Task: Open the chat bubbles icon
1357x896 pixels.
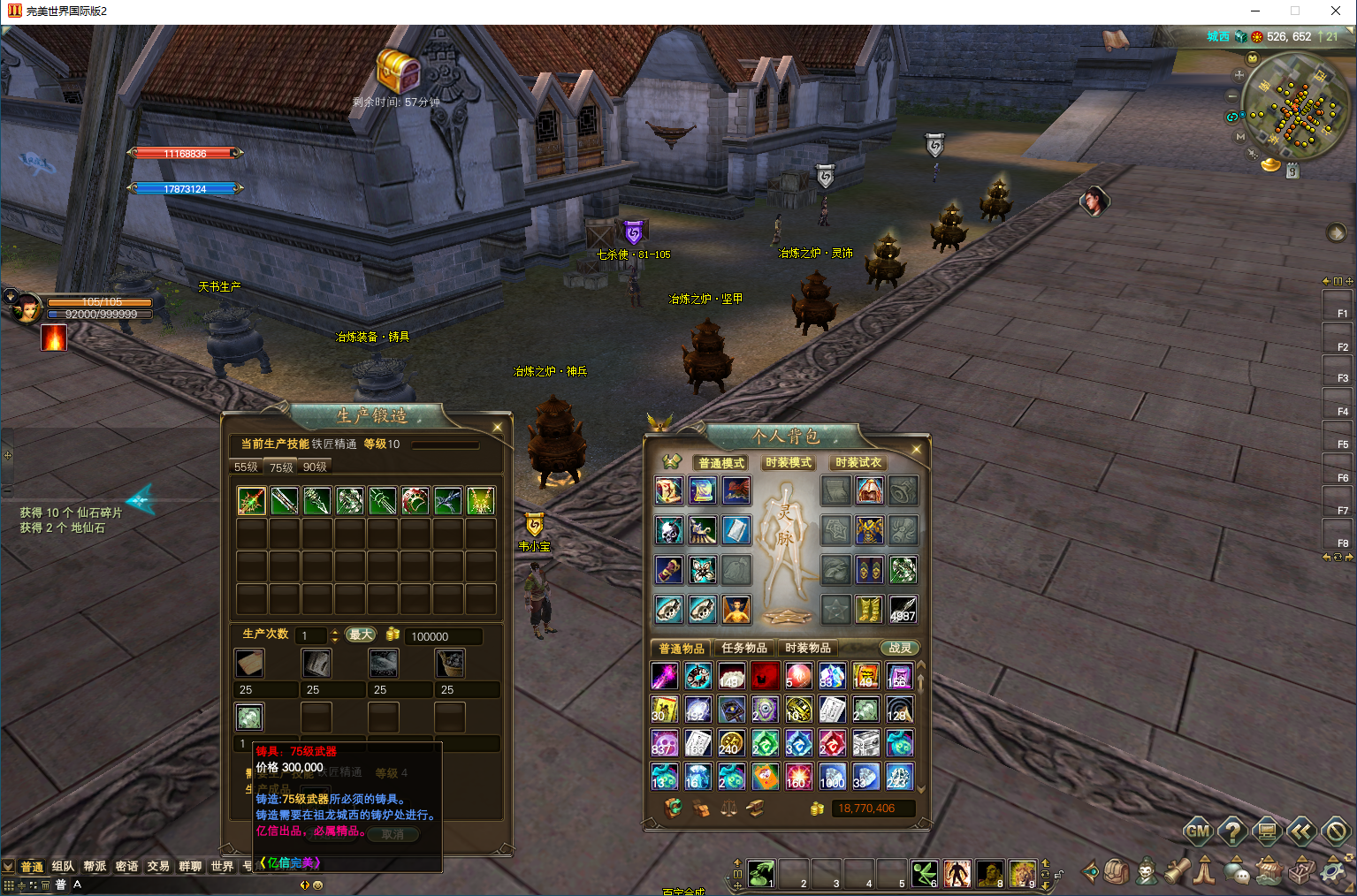Action: pos(1235,873)
